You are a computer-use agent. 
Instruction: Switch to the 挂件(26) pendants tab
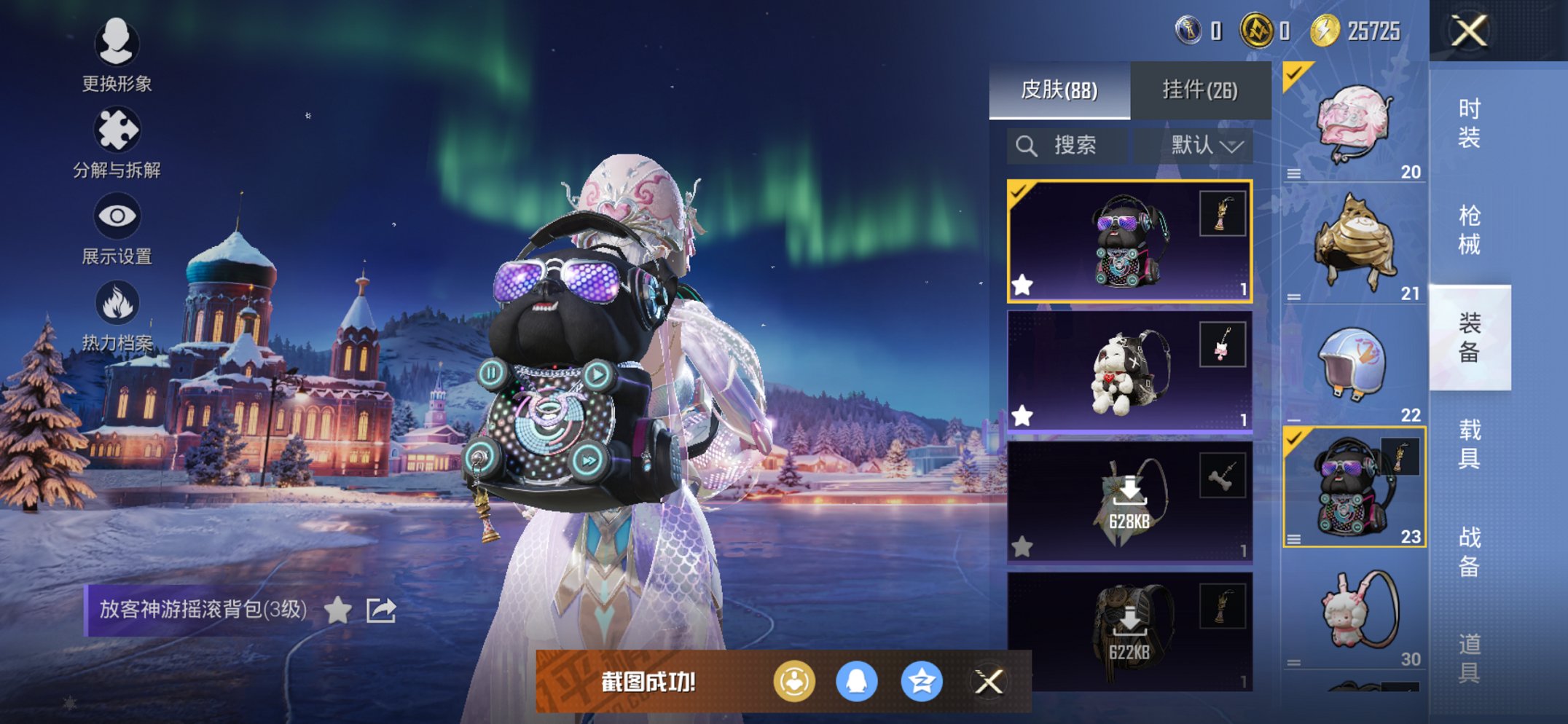pos(1200,90)
